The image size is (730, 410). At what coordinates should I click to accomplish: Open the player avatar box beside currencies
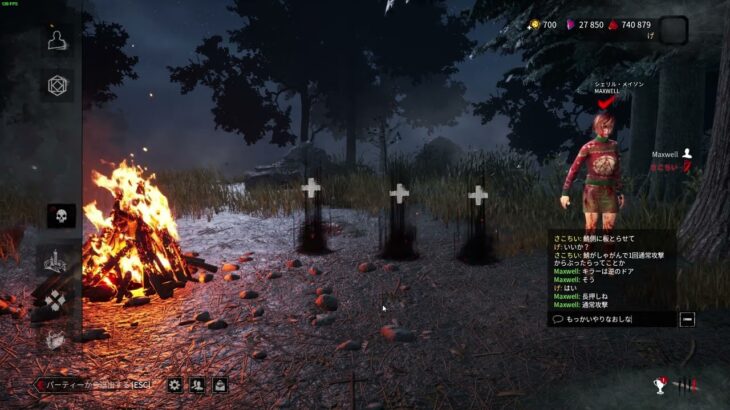point(673,30)
